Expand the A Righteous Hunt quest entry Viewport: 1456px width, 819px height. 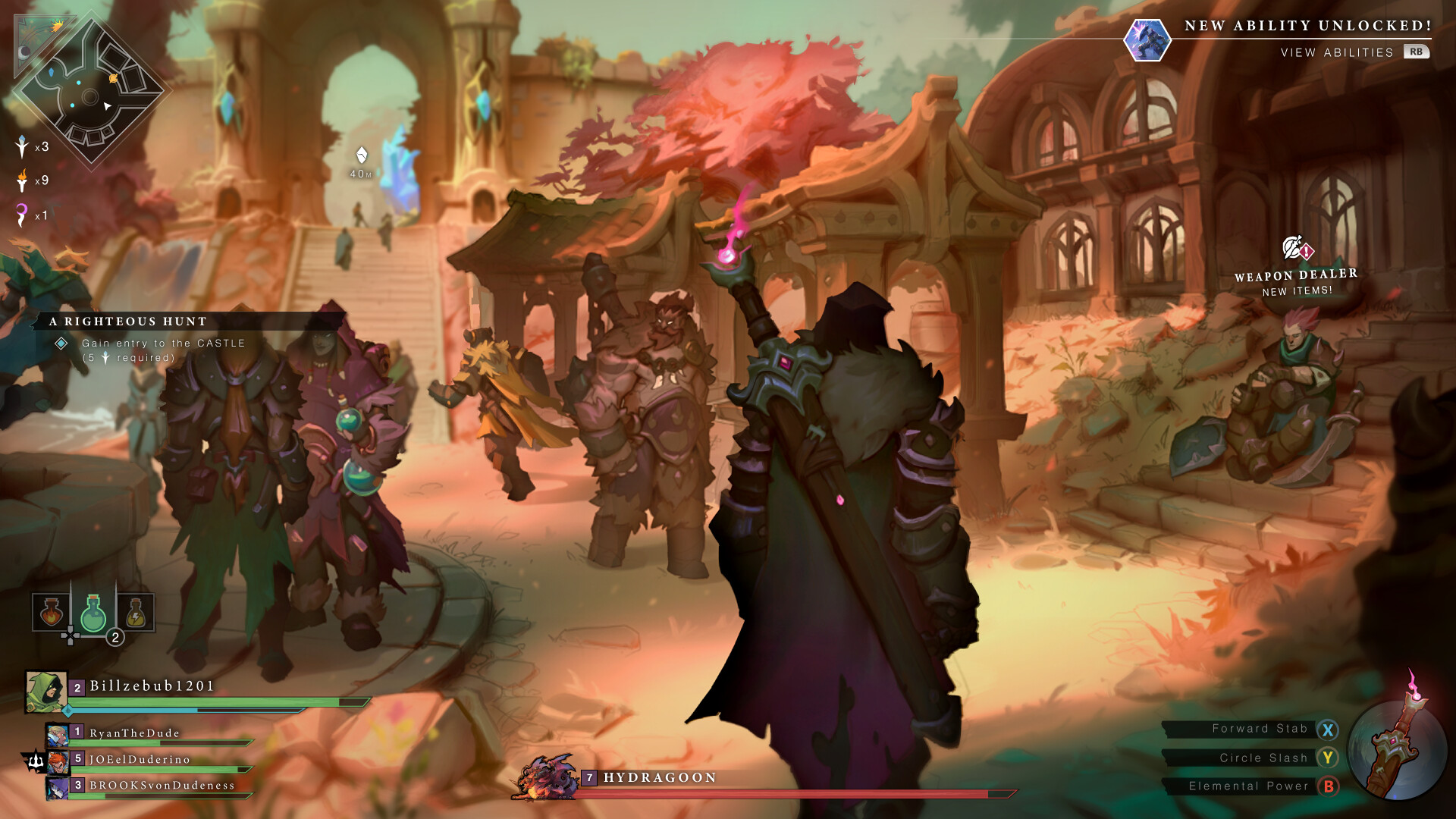tap(127, 322)
